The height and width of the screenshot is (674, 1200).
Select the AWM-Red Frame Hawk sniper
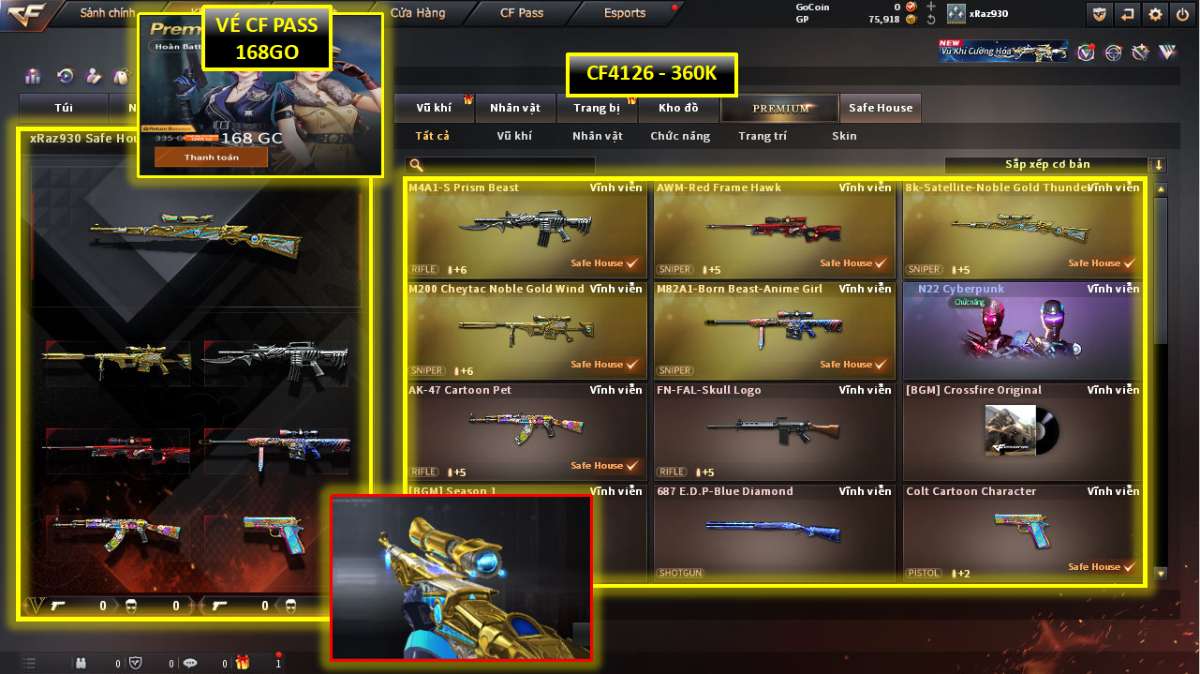coord(773,229)
